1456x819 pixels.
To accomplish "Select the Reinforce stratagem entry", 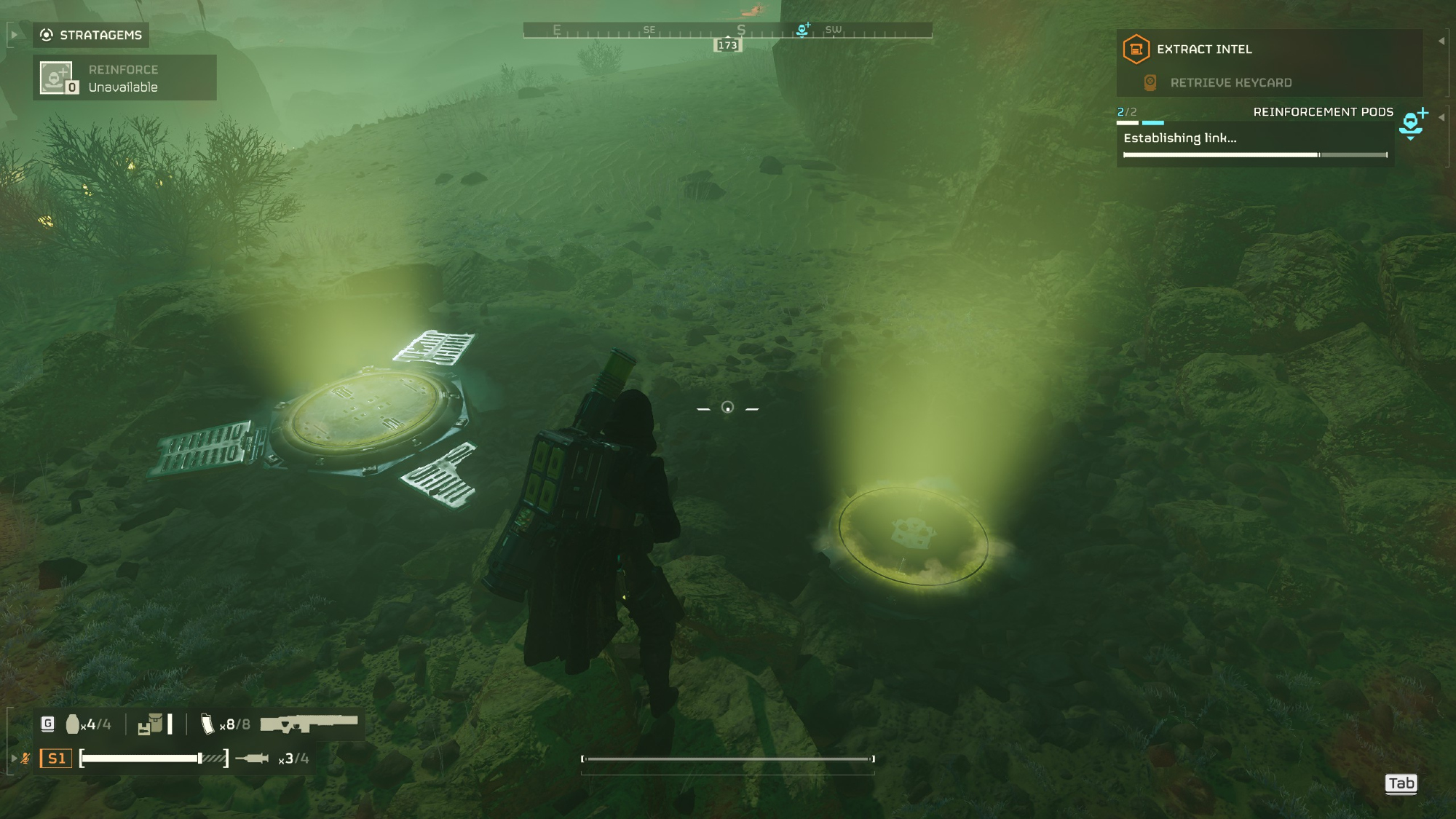I will 124,78.
